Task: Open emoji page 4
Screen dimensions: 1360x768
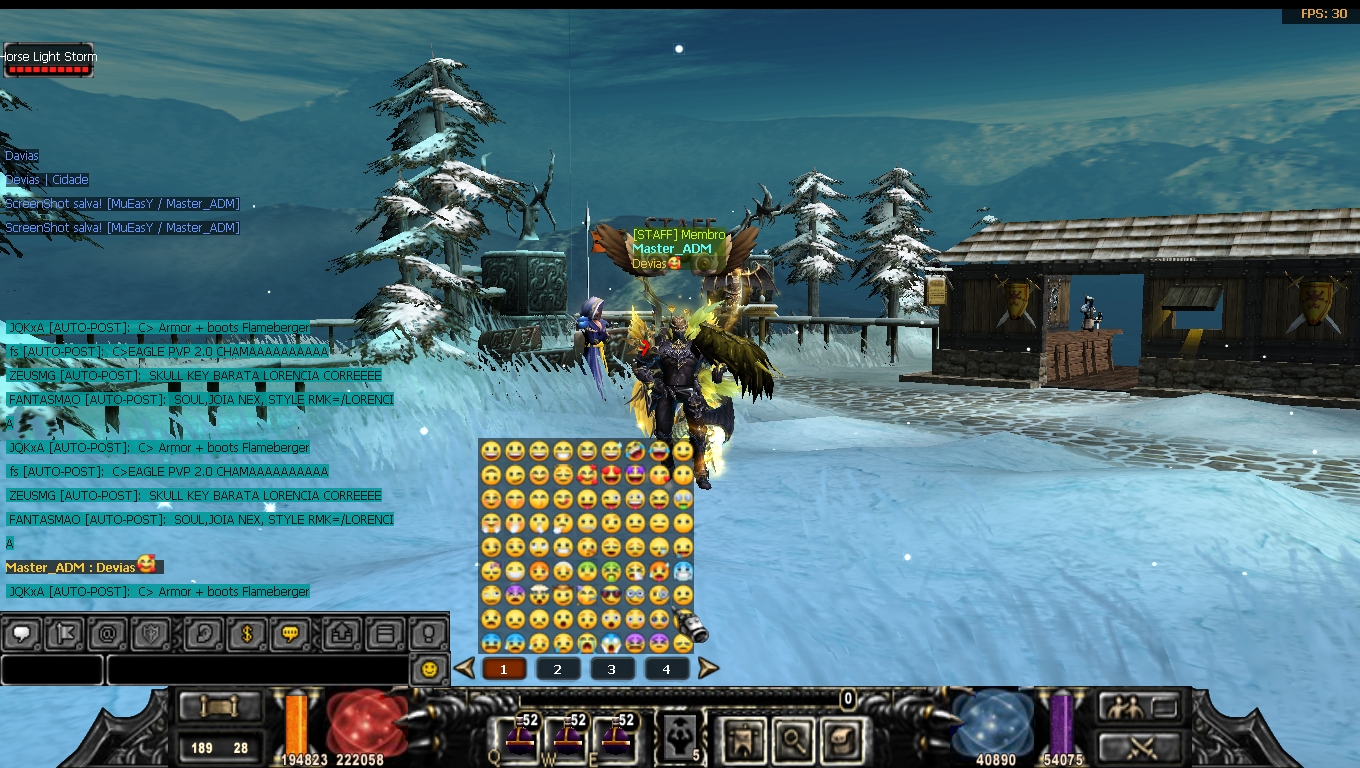Action: click(666, 669)
